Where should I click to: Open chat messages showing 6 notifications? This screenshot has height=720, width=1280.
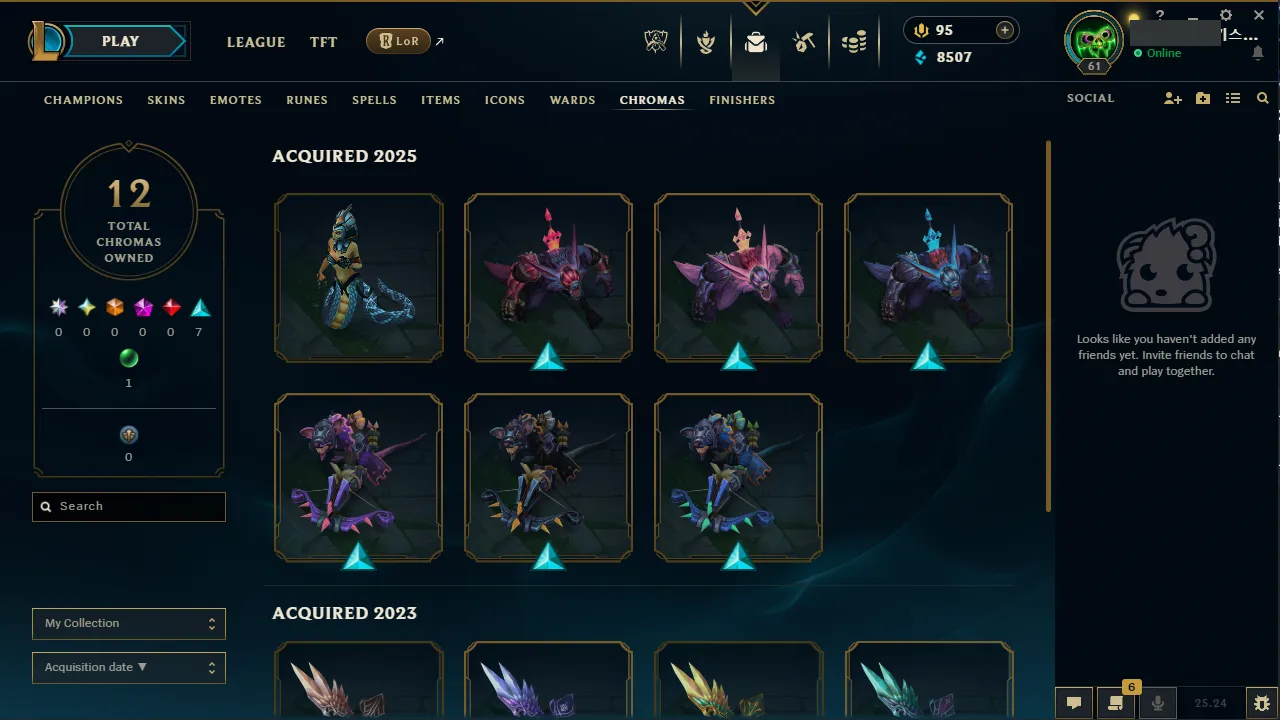click(x=1116, y=703)
